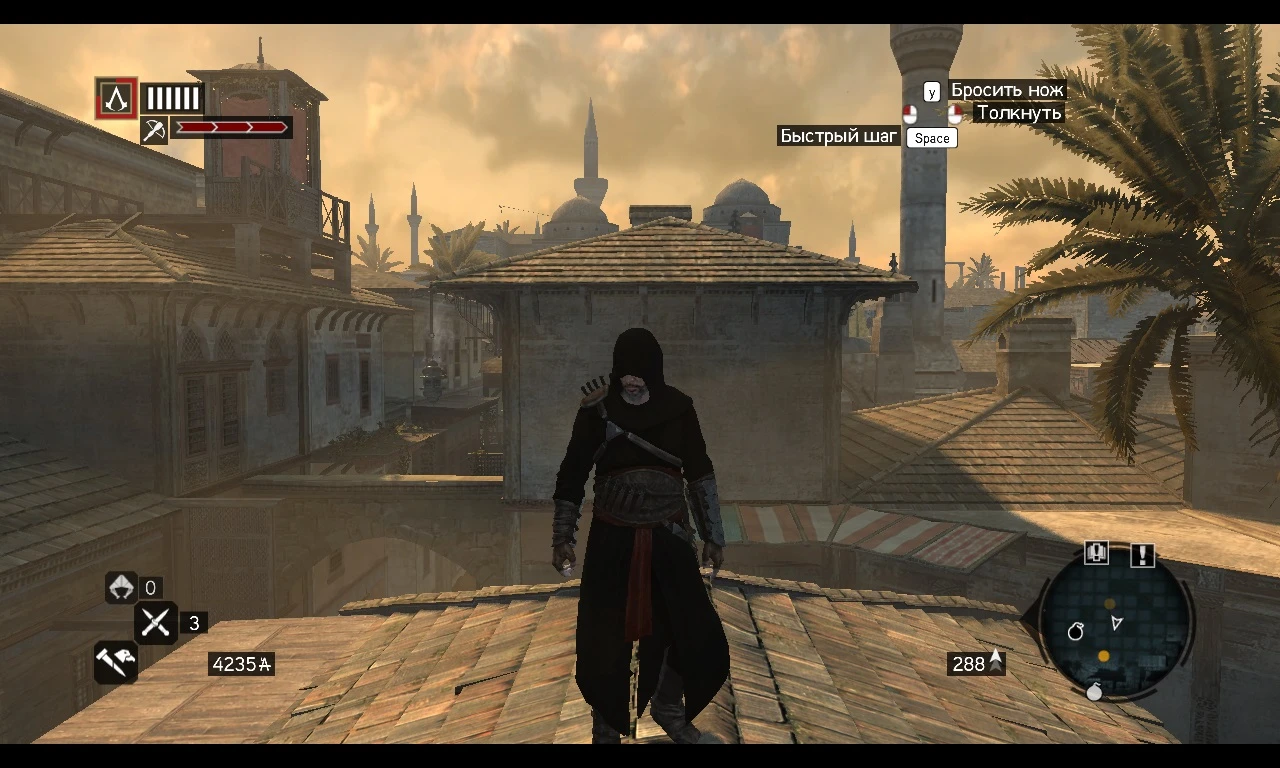Click the player arrow on the minimap
Viewport: 1280px width, 768px height.
1116,622
